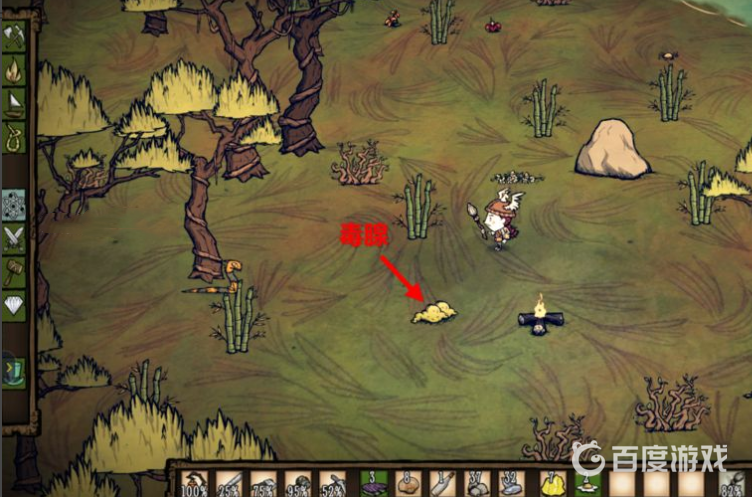Select the inventory slot showing 100%

pos(196,484)
